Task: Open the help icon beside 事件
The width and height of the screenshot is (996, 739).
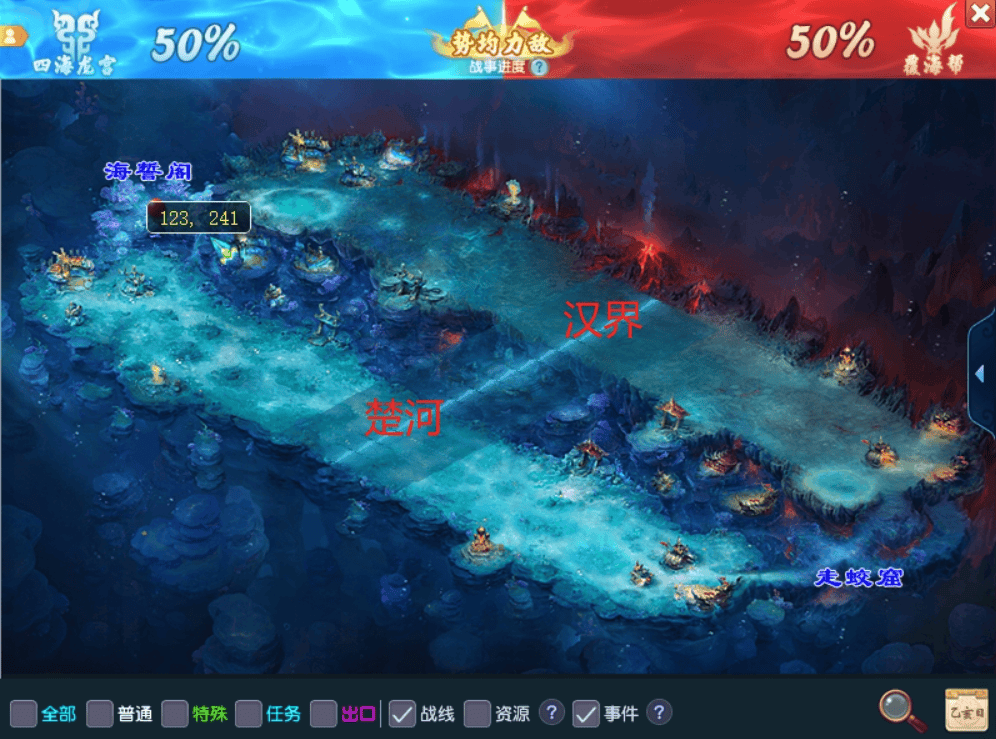Action: pyautogui.click(x=658, y=712)
